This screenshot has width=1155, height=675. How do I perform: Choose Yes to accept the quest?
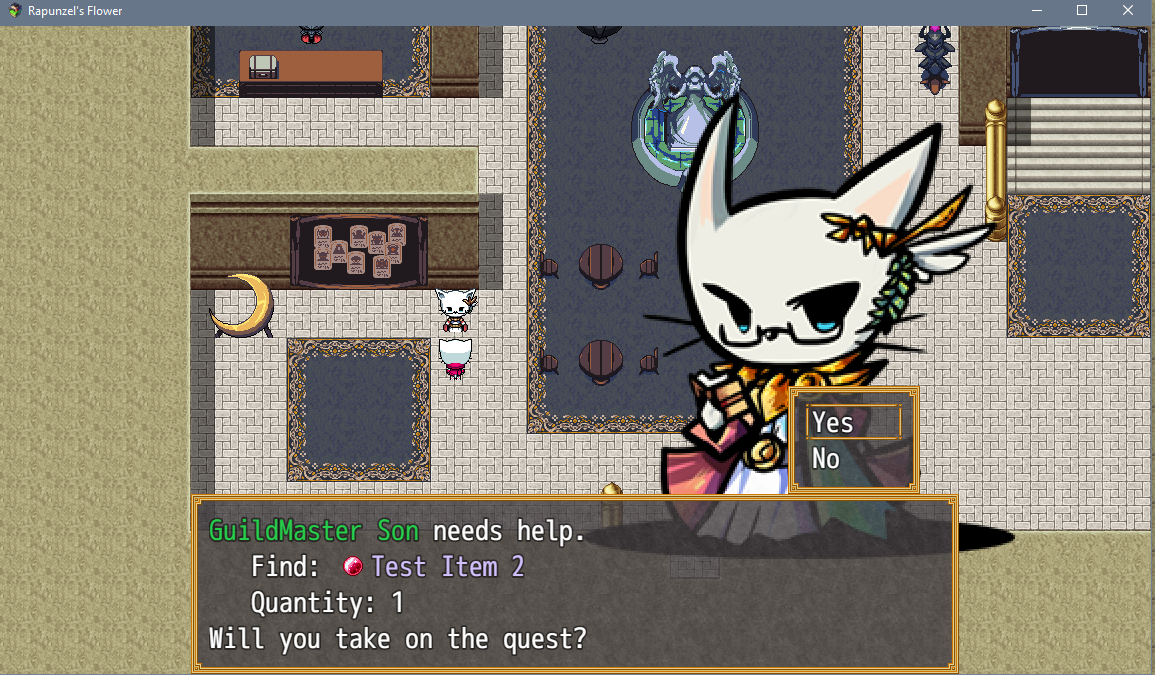click(x=852, y=423)
